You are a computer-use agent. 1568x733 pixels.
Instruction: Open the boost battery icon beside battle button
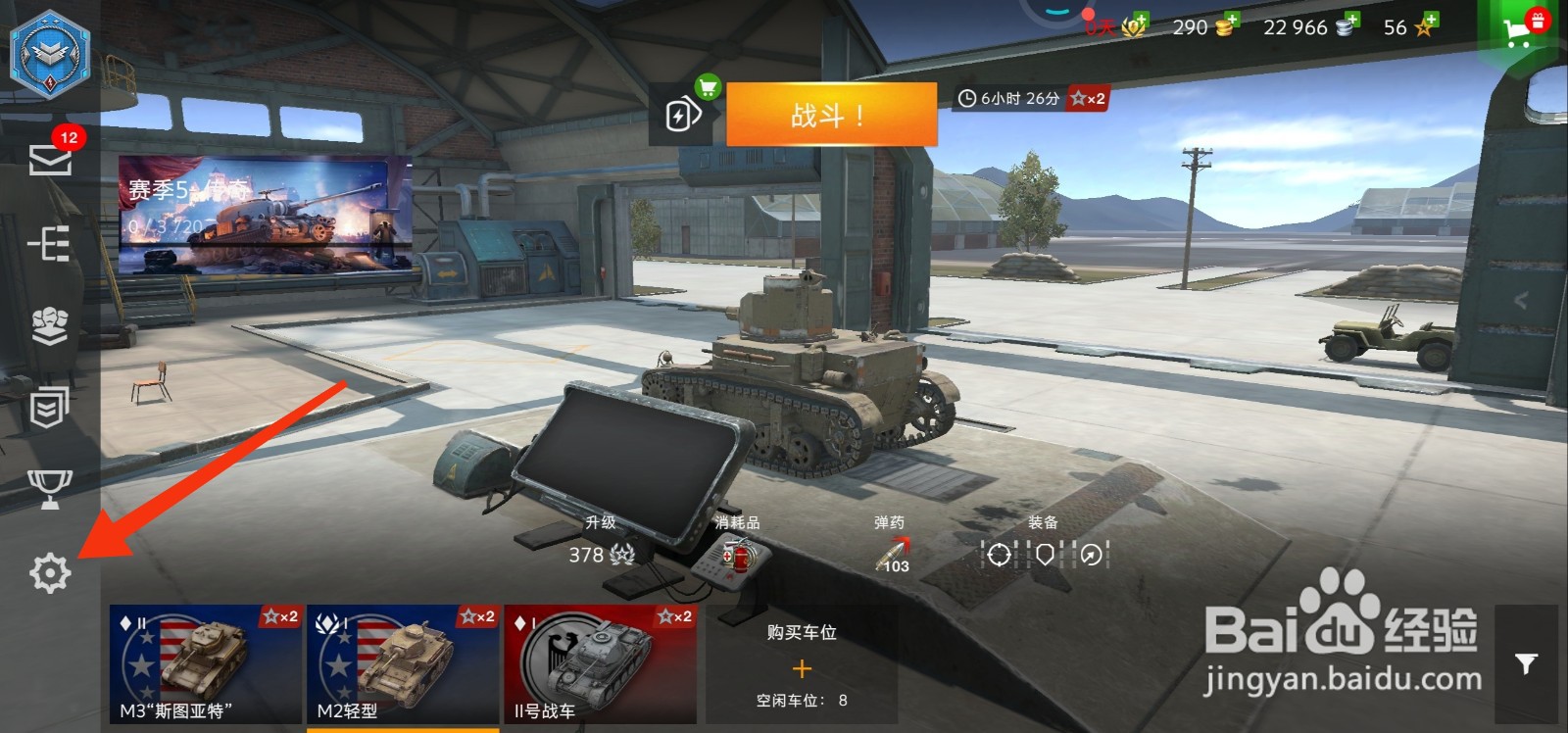click(x=683, y=114)
